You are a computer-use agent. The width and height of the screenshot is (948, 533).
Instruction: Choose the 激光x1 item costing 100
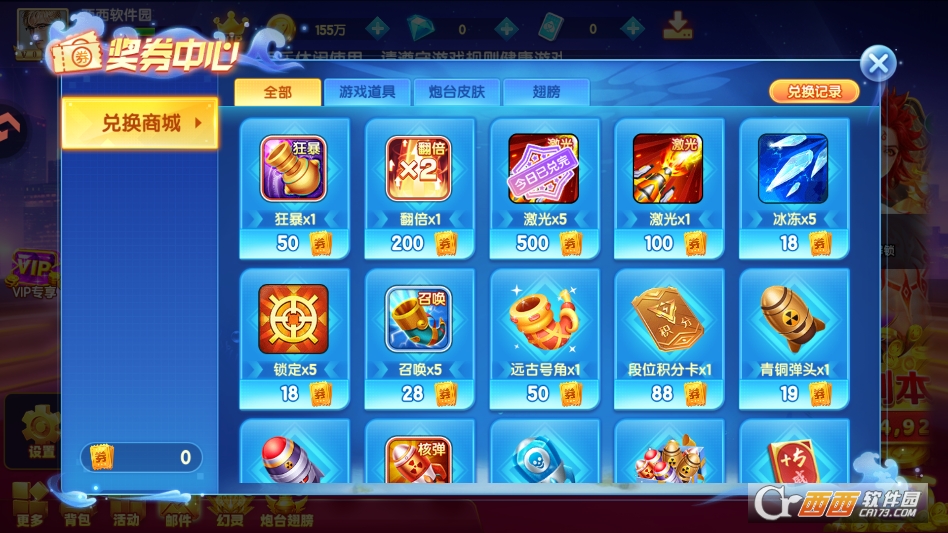point(668,188)
